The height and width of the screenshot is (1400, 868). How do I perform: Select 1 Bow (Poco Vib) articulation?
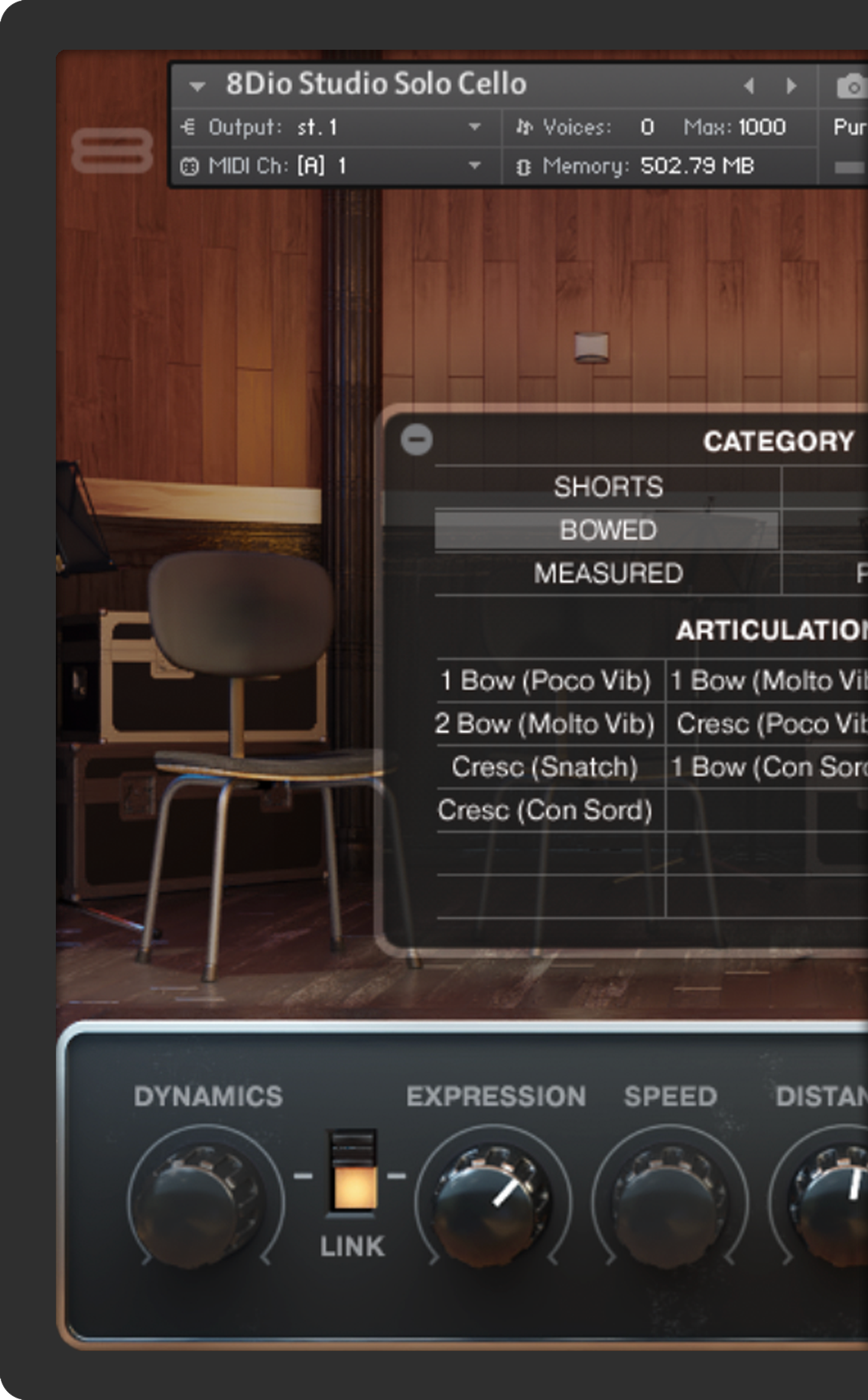coord(545,680)
